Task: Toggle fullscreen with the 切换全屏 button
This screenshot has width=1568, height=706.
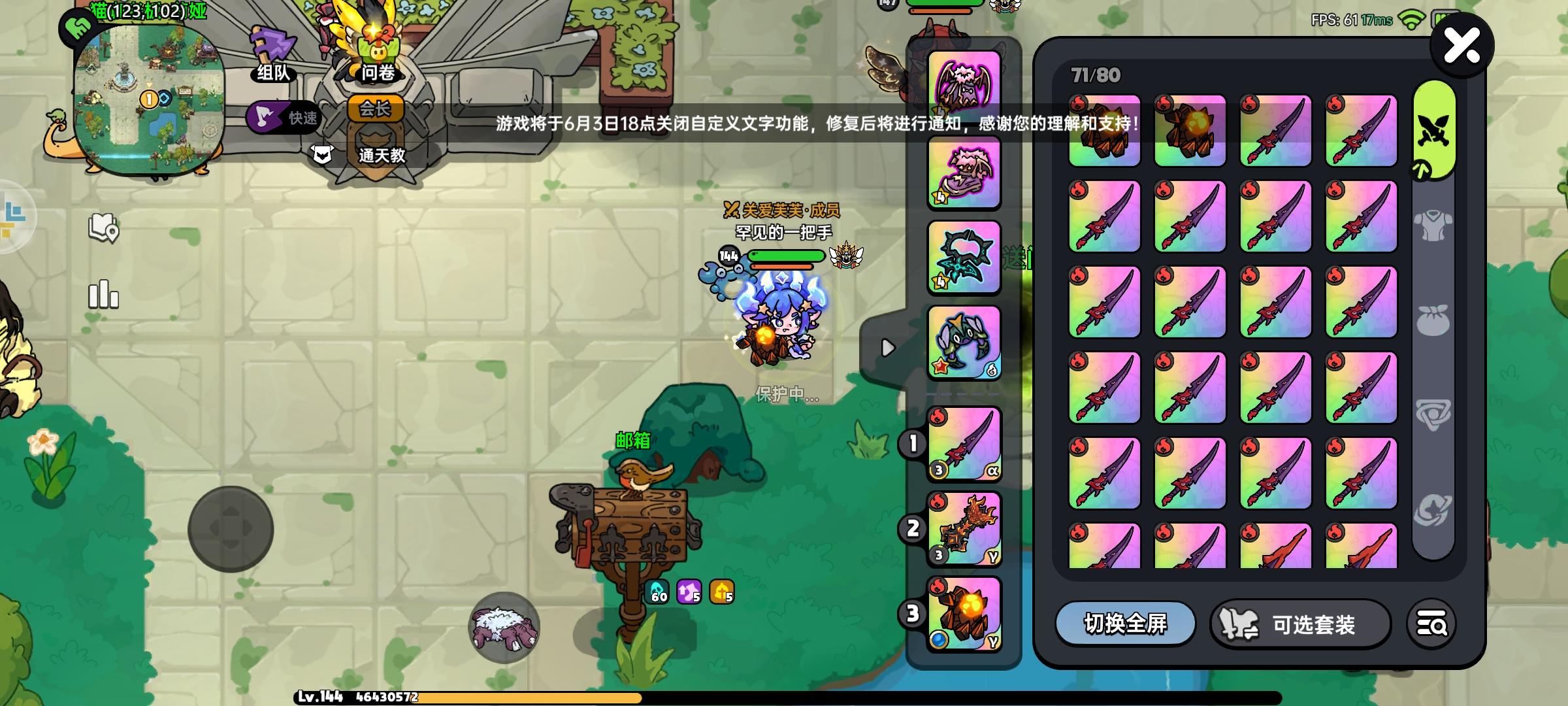Action: (1125, 625)
